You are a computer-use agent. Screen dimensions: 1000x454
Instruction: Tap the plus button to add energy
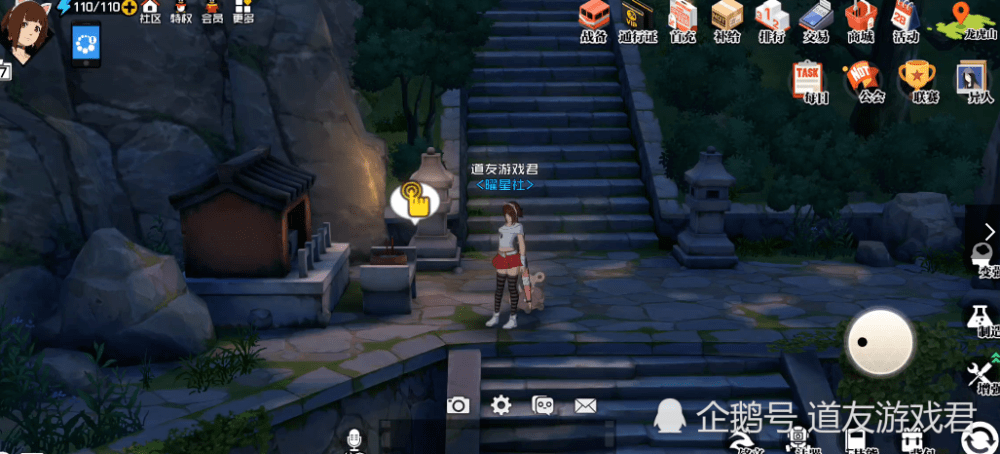click(x=129, y=8)
